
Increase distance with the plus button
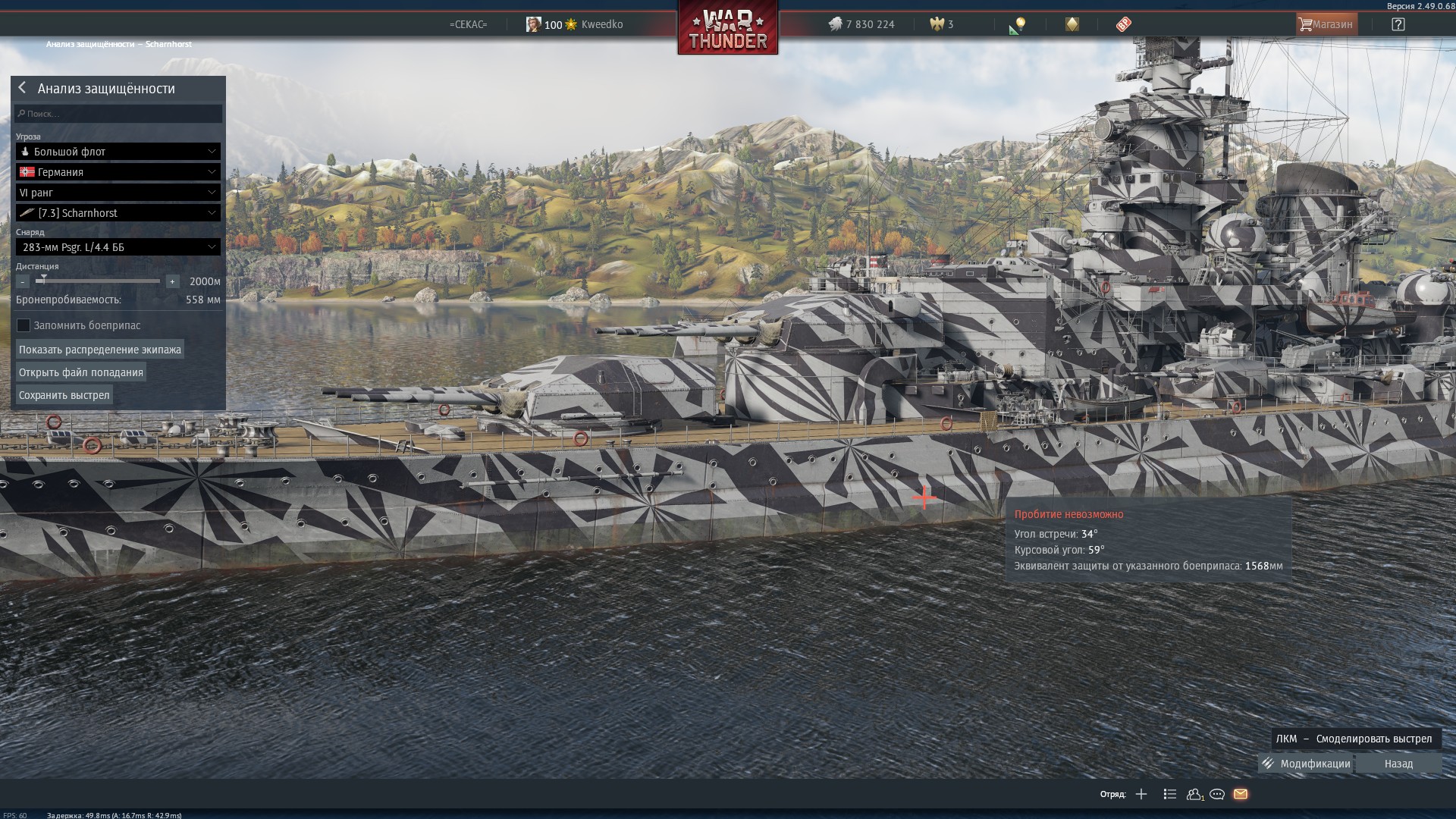(x=172, y=281)
